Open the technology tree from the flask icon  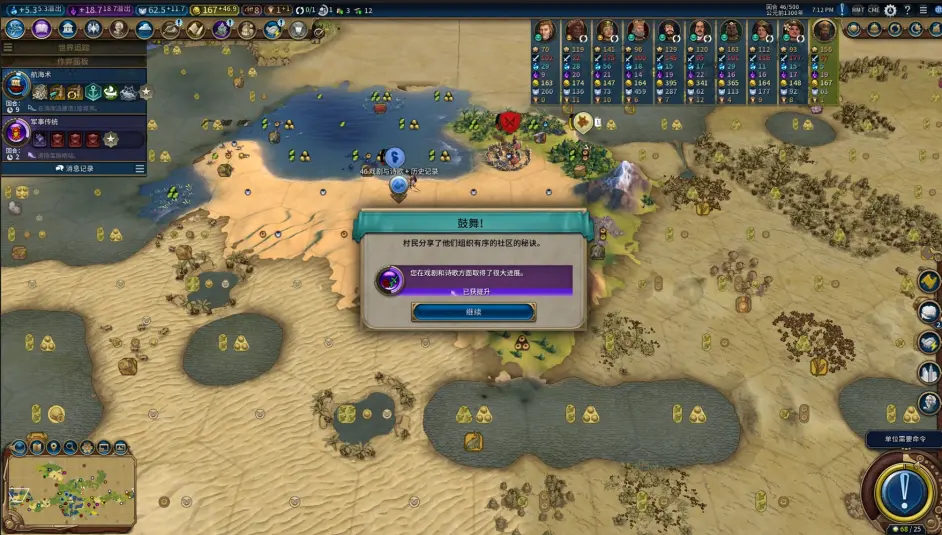pos(15,29)
